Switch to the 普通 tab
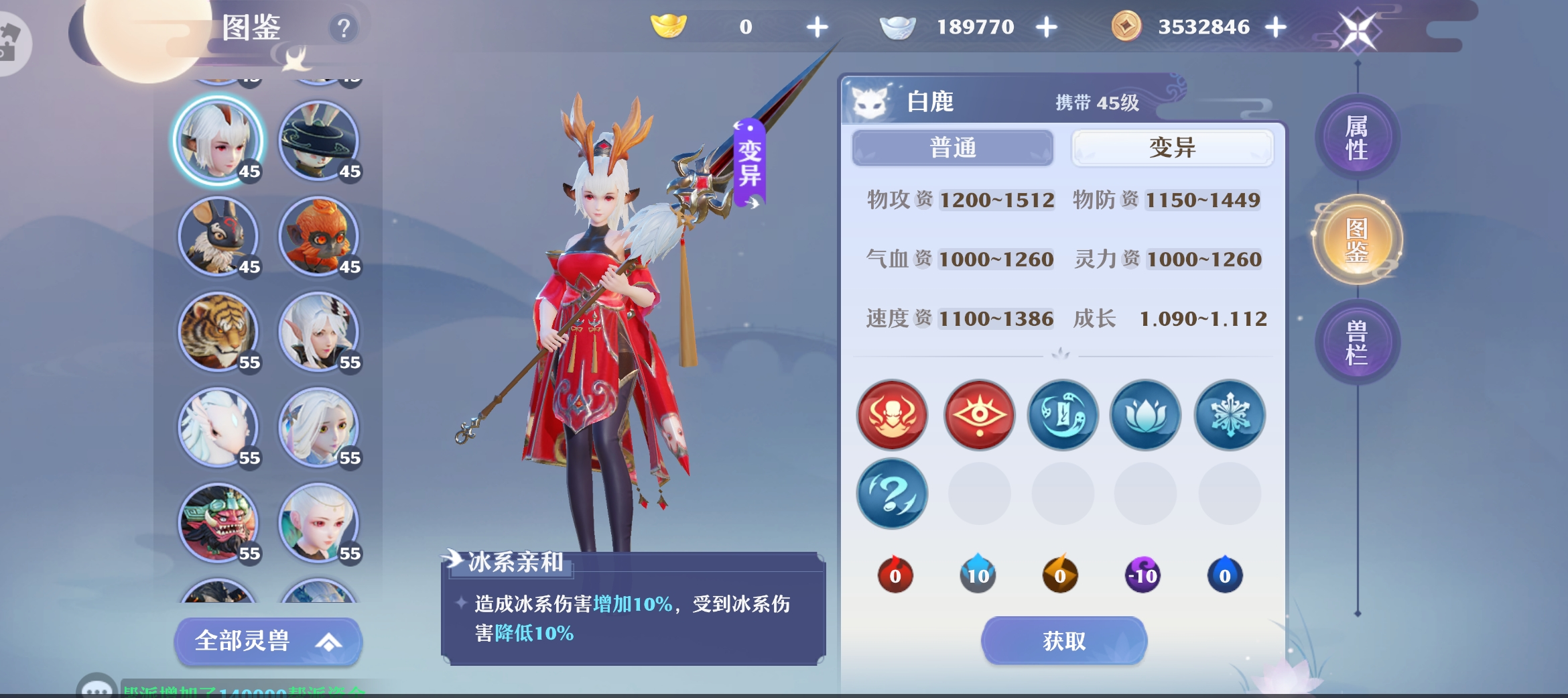The height and width of the screenshot is (698, 1568). [x=952, y=148]
